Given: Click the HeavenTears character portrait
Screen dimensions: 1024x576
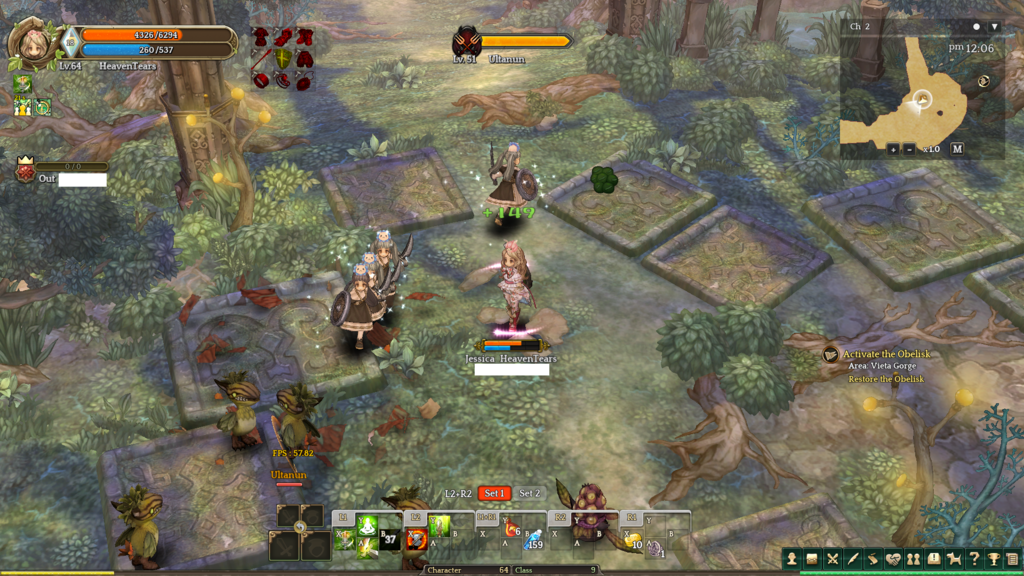Looking at the screenshot, I should point(31,43).
